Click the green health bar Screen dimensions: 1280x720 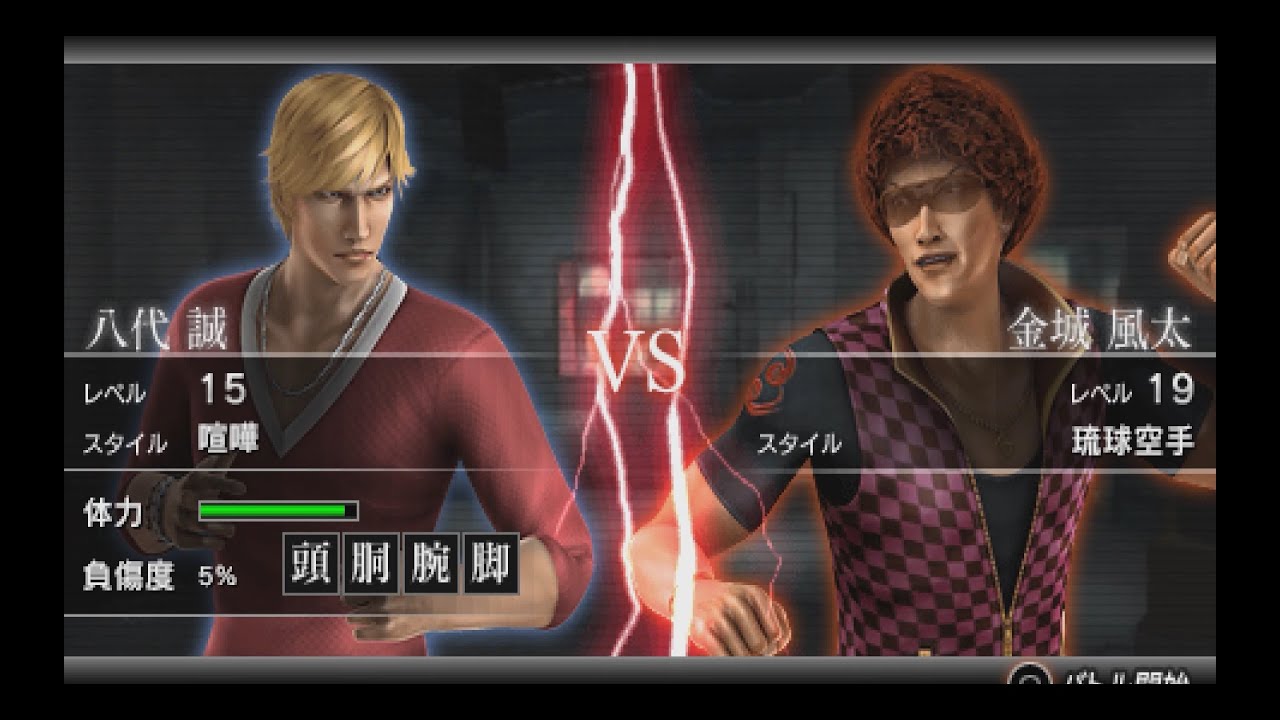coord(277,510)
